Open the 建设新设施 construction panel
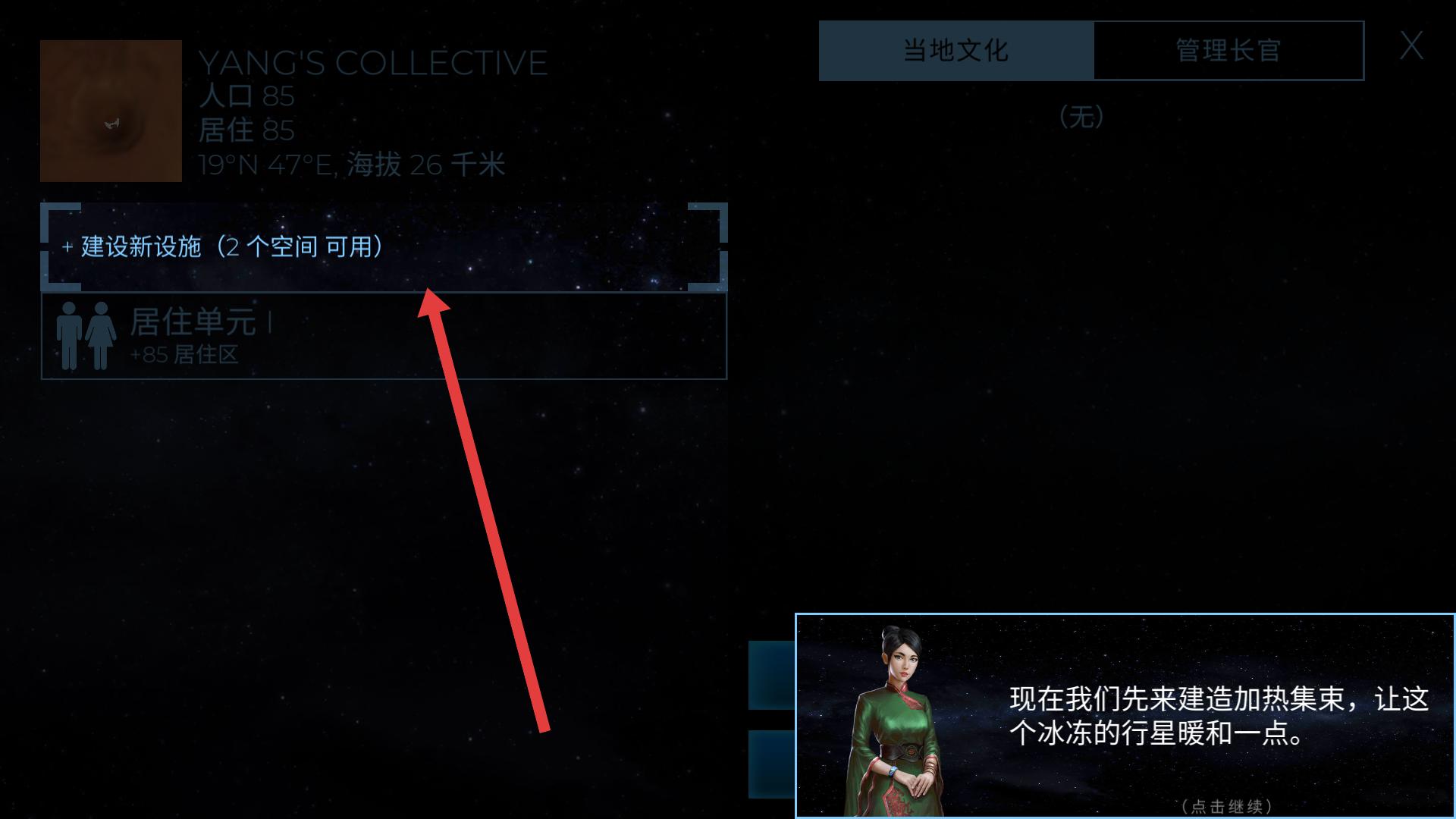The height and width of the screenshot is (819, 1456). pyautogui.click(x=220, y=247)
